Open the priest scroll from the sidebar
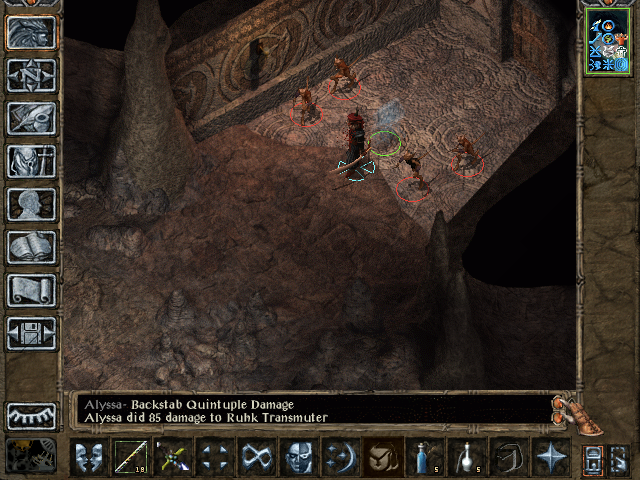 [x=31, y=290]
